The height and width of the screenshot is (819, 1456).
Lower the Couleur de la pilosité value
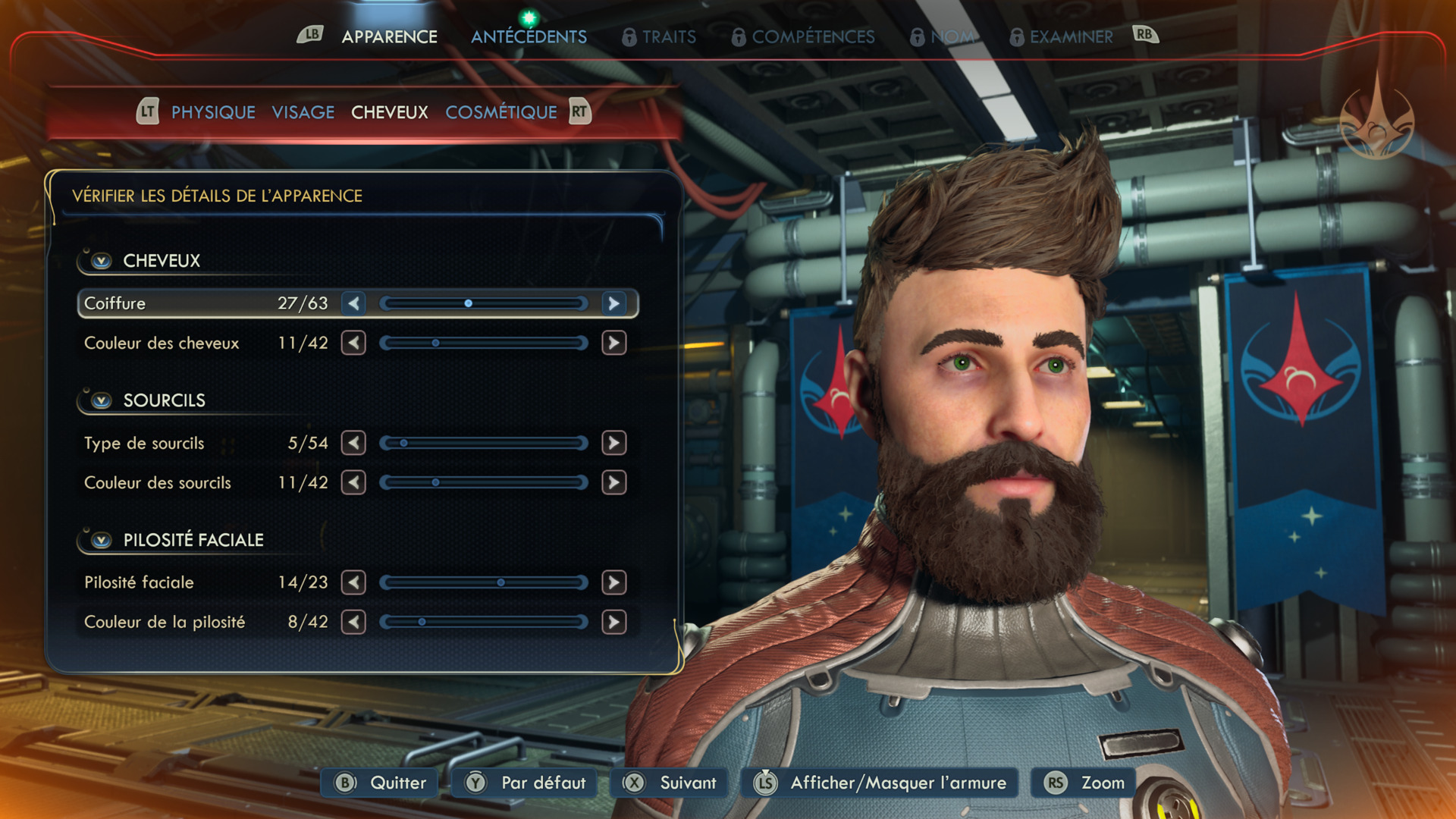click(x=353, y=622)
